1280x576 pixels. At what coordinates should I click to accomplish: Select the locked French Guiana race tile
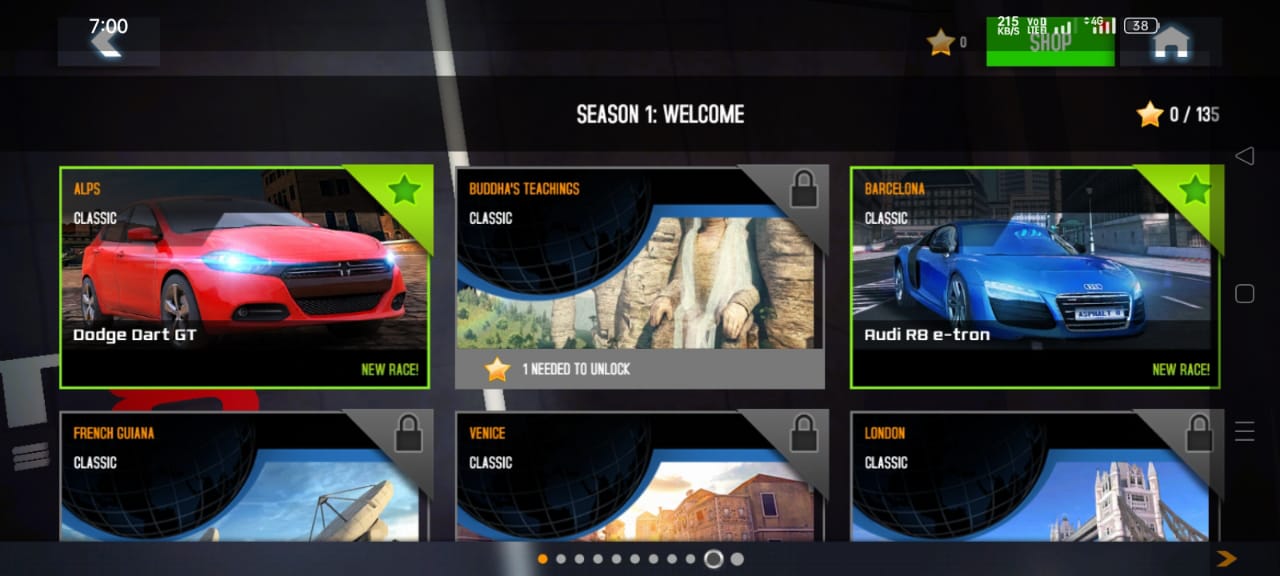245,476
